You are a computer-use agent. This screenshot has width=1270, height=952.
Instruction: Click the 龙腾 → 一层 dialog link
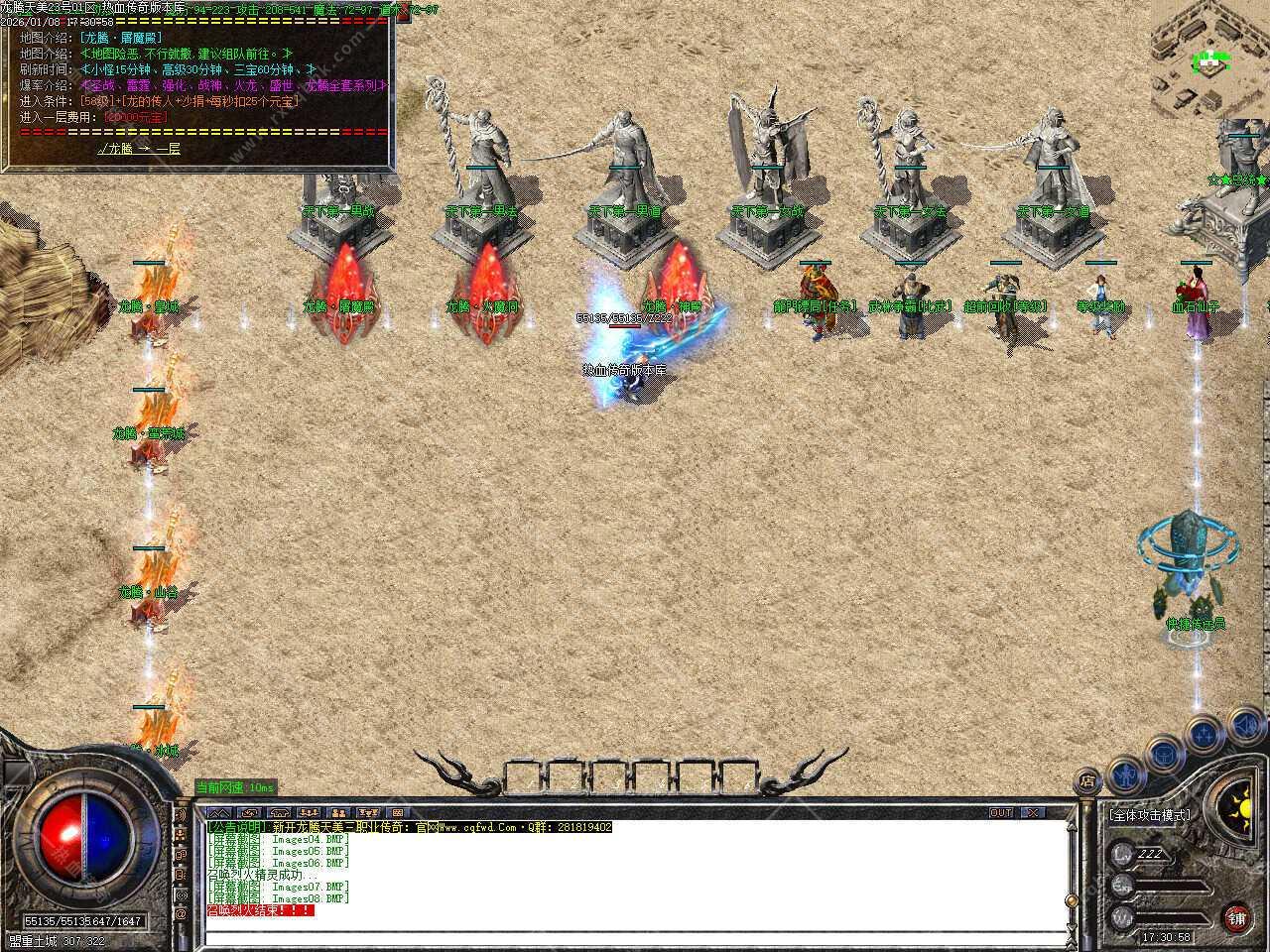[139, 149]
